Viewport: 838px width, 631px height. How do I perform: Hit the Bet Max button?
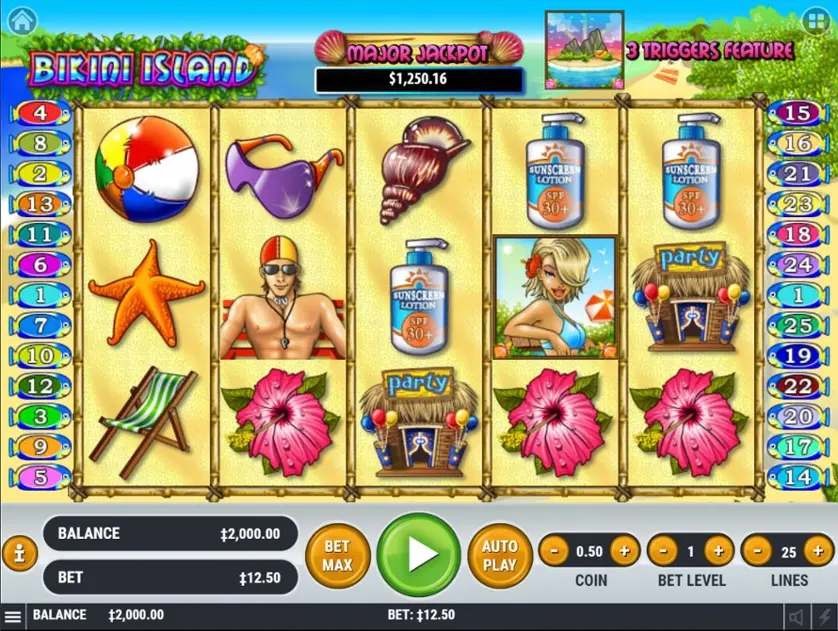coord(337,553)
